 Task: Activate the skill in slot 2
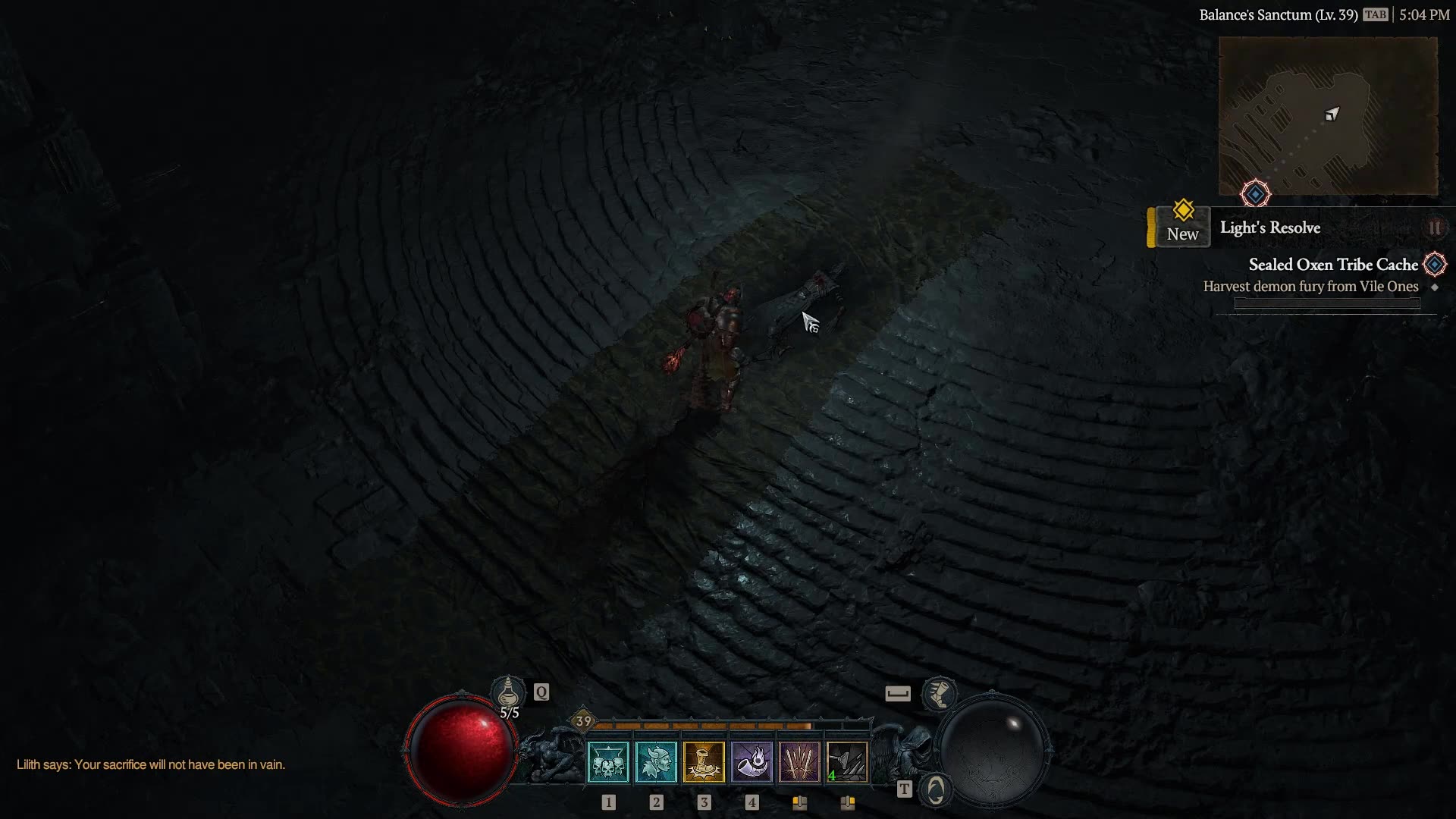coord(657,761)
